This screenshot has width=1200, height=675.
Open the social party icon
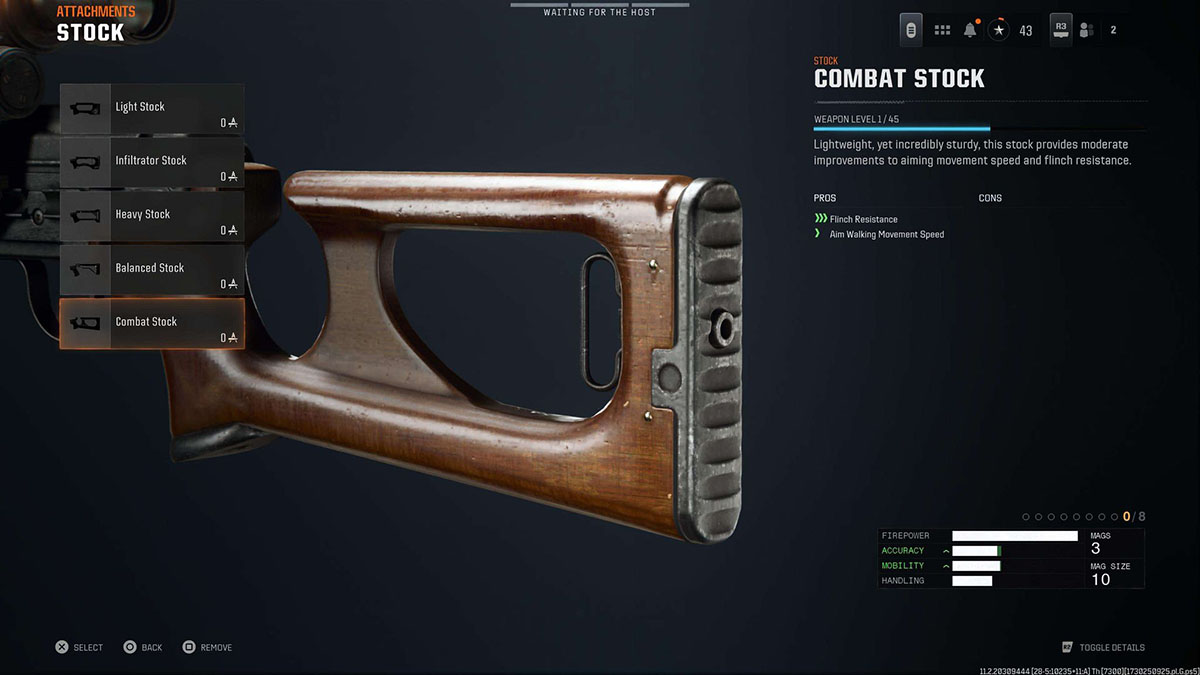click(1086, 30)
